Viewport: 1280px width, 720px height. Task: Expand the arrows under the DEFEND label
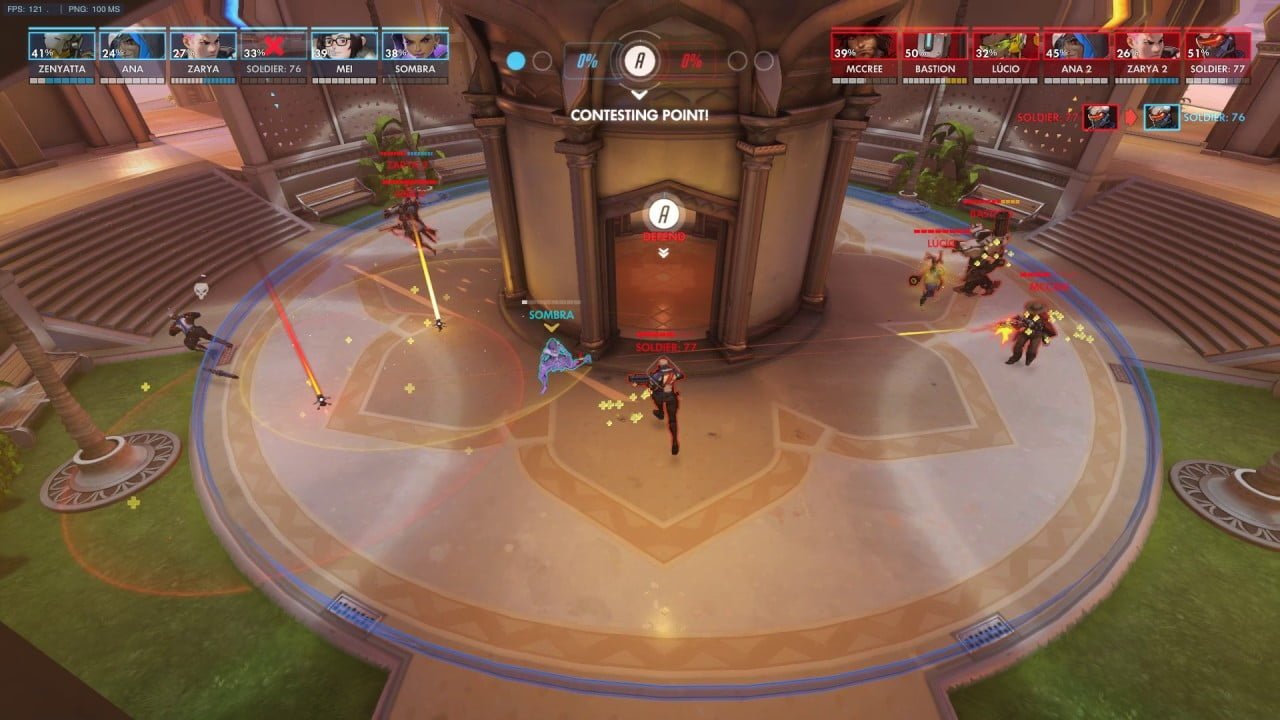pyautogui.click(x=662, y=253)
